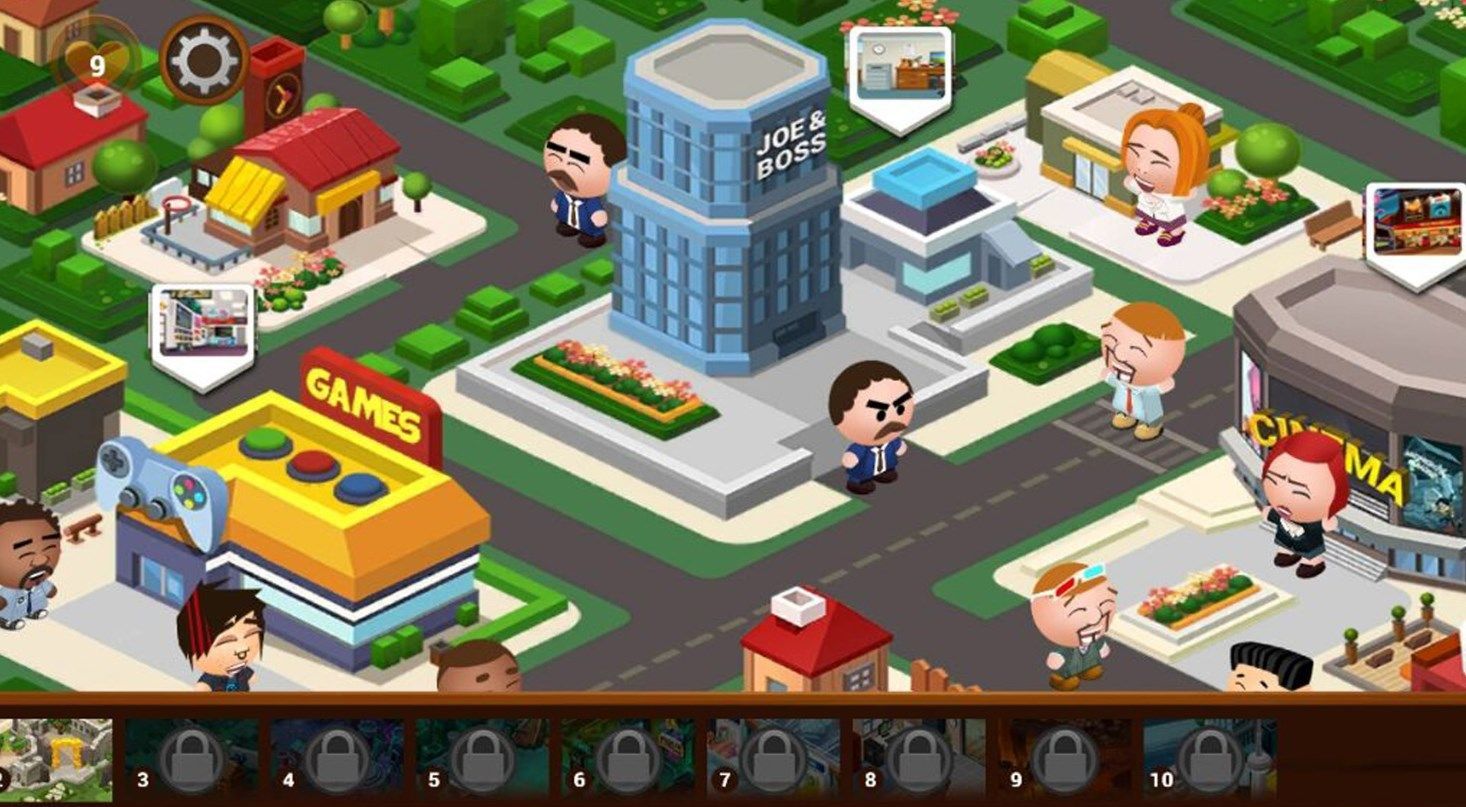
Task: Select the office level marker above Joe & Boss tower
Action: click(x=899, y=72)
